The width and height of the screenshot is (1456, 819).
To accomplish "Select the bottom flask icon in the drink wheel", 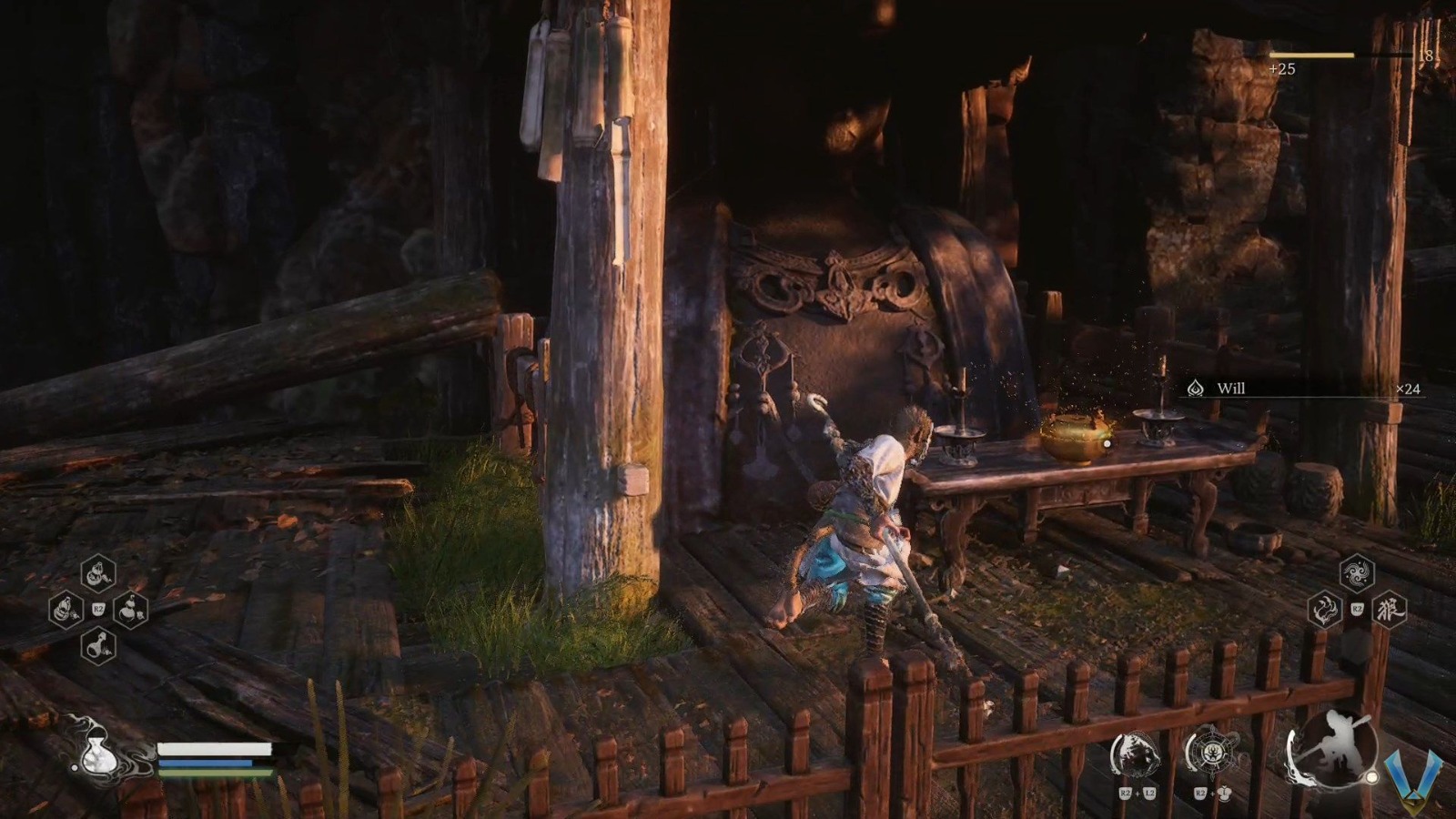I will pos(97,644).
